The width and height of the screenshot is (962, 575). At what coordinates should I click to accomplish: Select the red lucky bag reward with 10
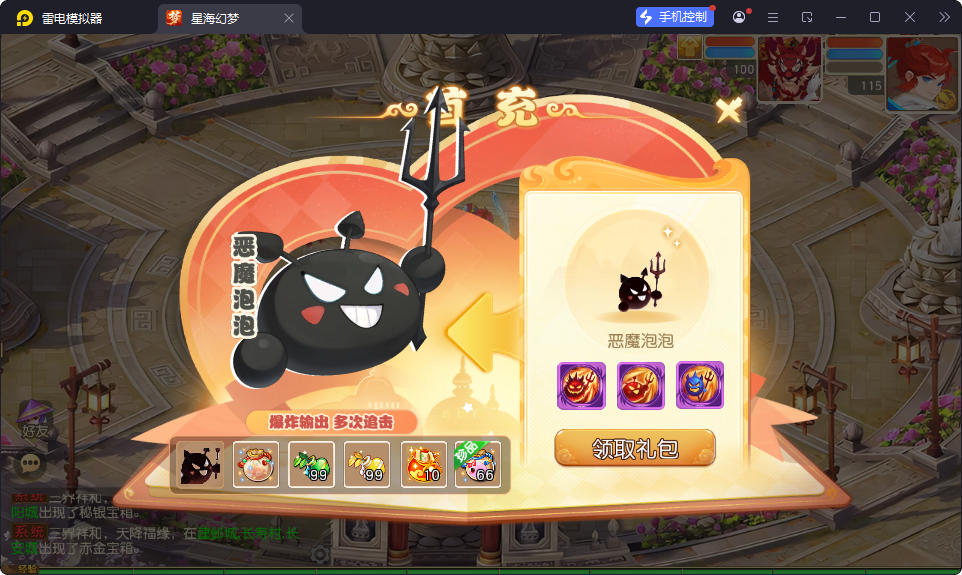coord(423,464)
